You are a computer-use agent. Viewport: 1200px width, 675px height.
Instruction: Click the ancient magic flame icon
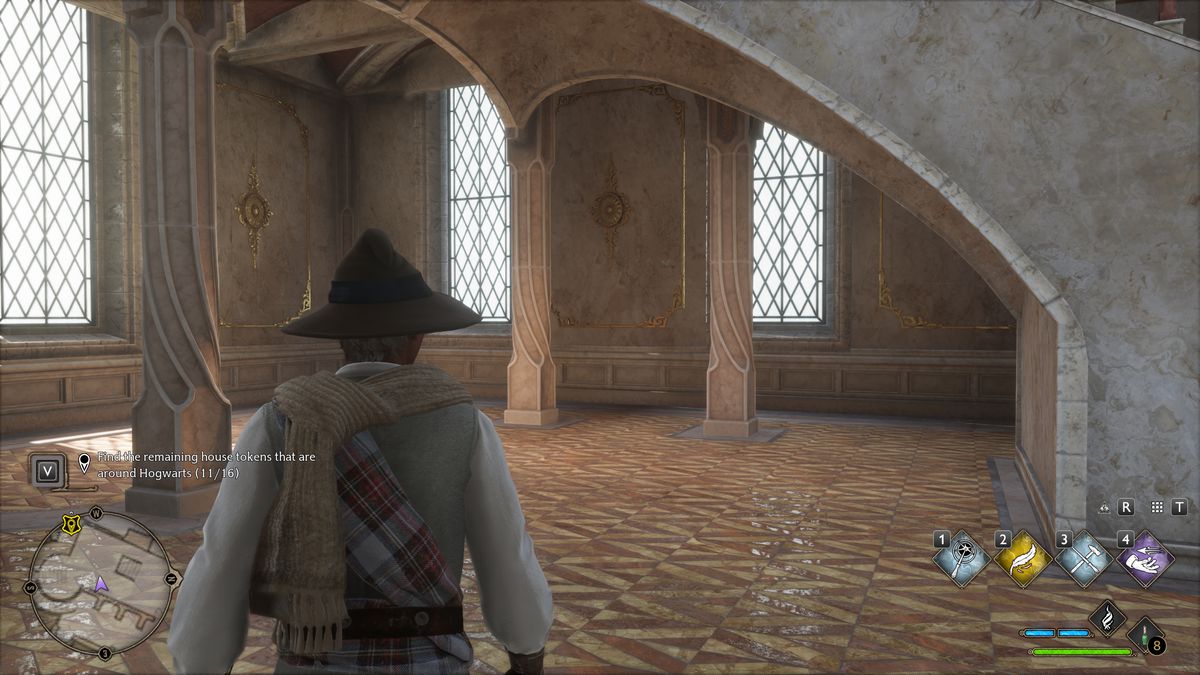click(x=1107, y=618)
